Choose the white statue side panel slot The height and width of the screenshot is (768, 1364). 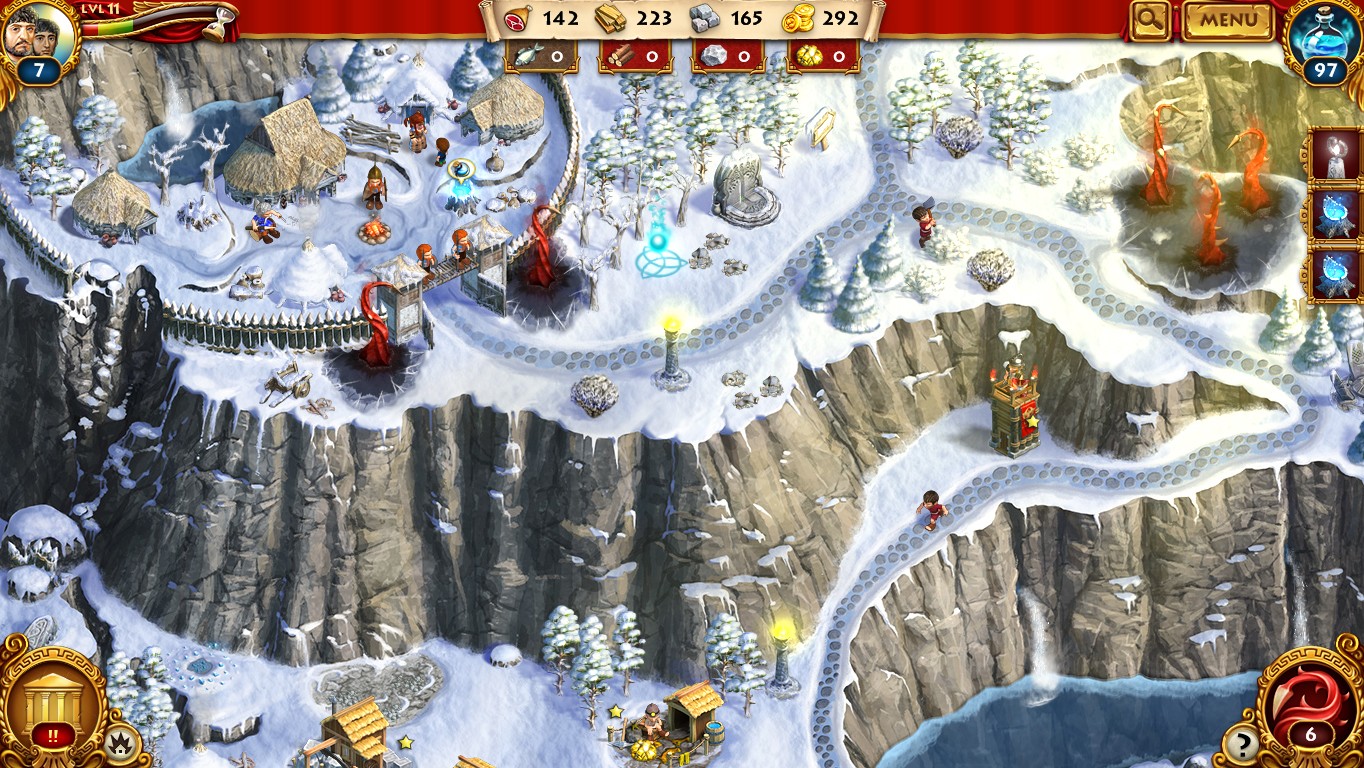[1333, 155]
